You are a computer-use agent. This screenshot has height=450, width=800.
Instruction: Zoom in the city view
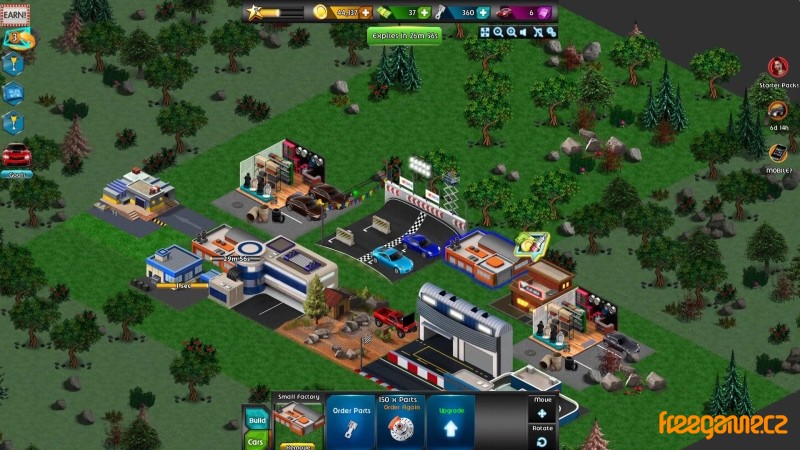[511, 32]
